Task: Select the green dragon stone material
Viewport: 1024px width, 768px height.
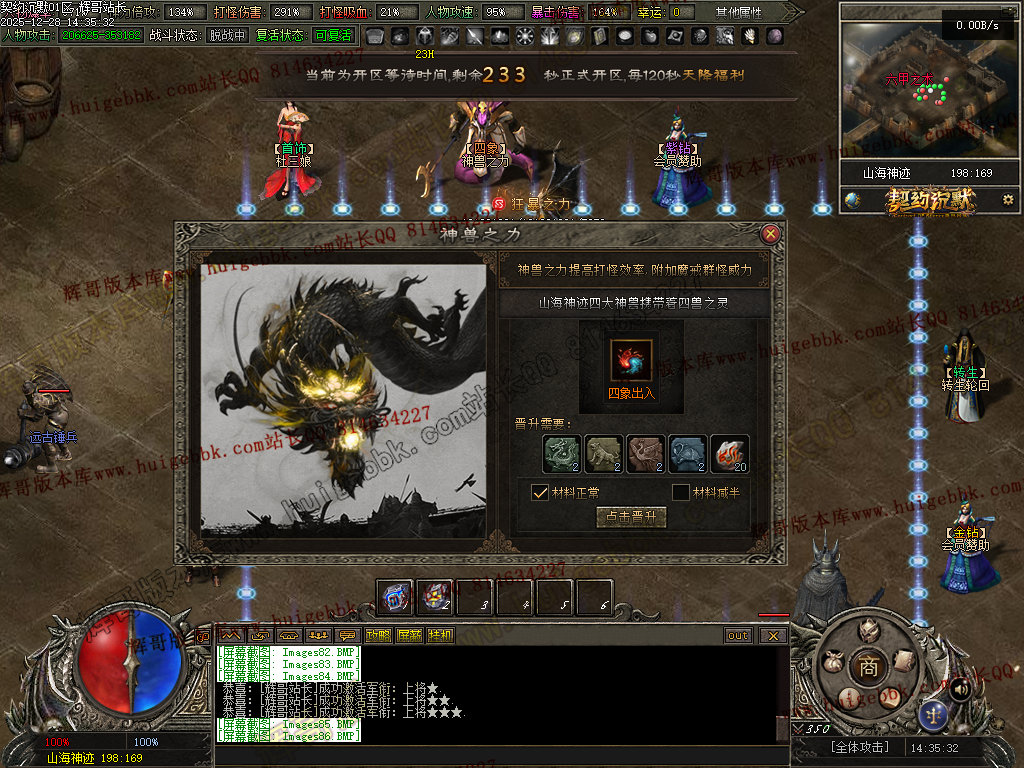Action: pos(562,453)
